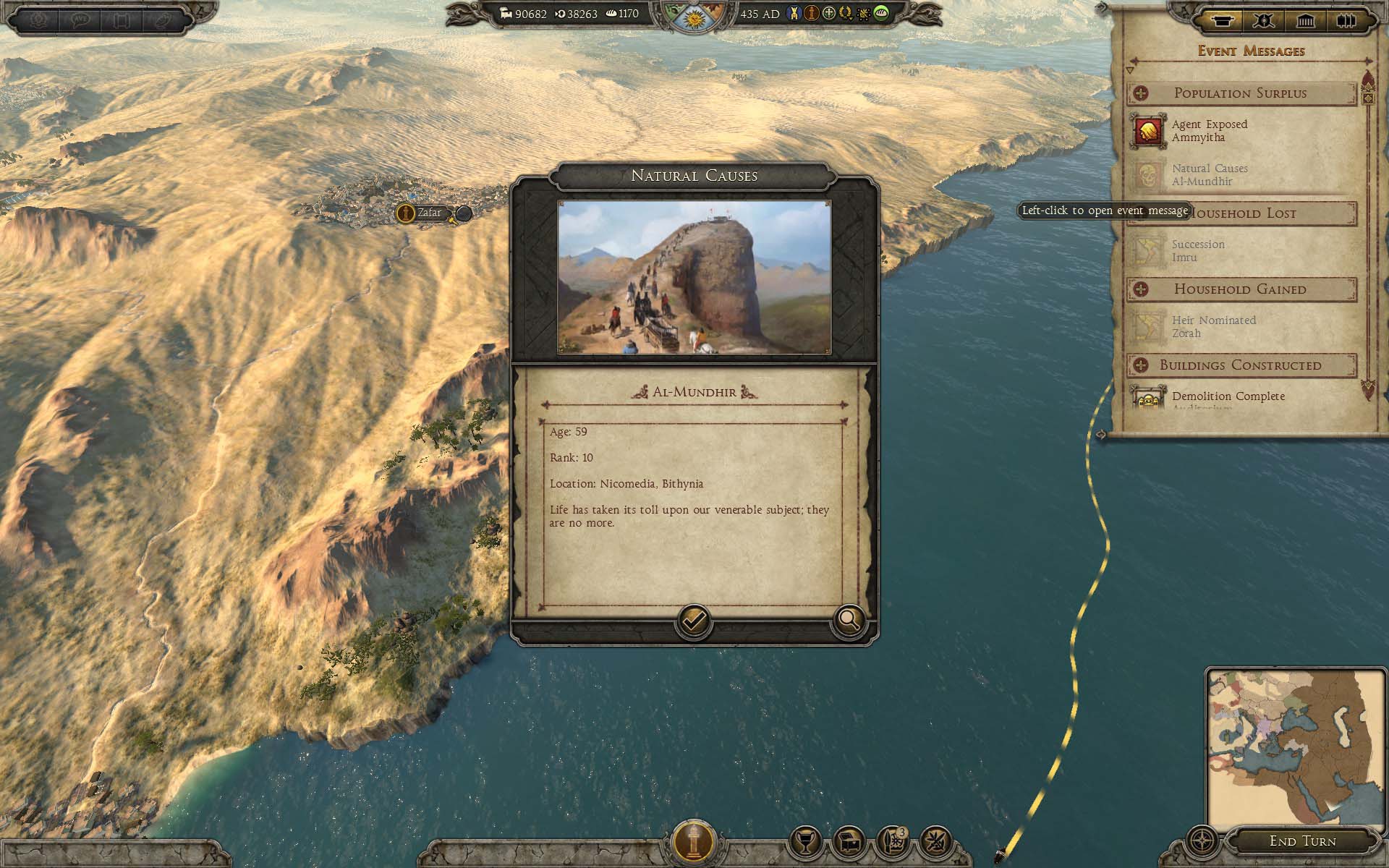
Task: Confirm the Natural Causes message with the checkmark
Action: 693,621
